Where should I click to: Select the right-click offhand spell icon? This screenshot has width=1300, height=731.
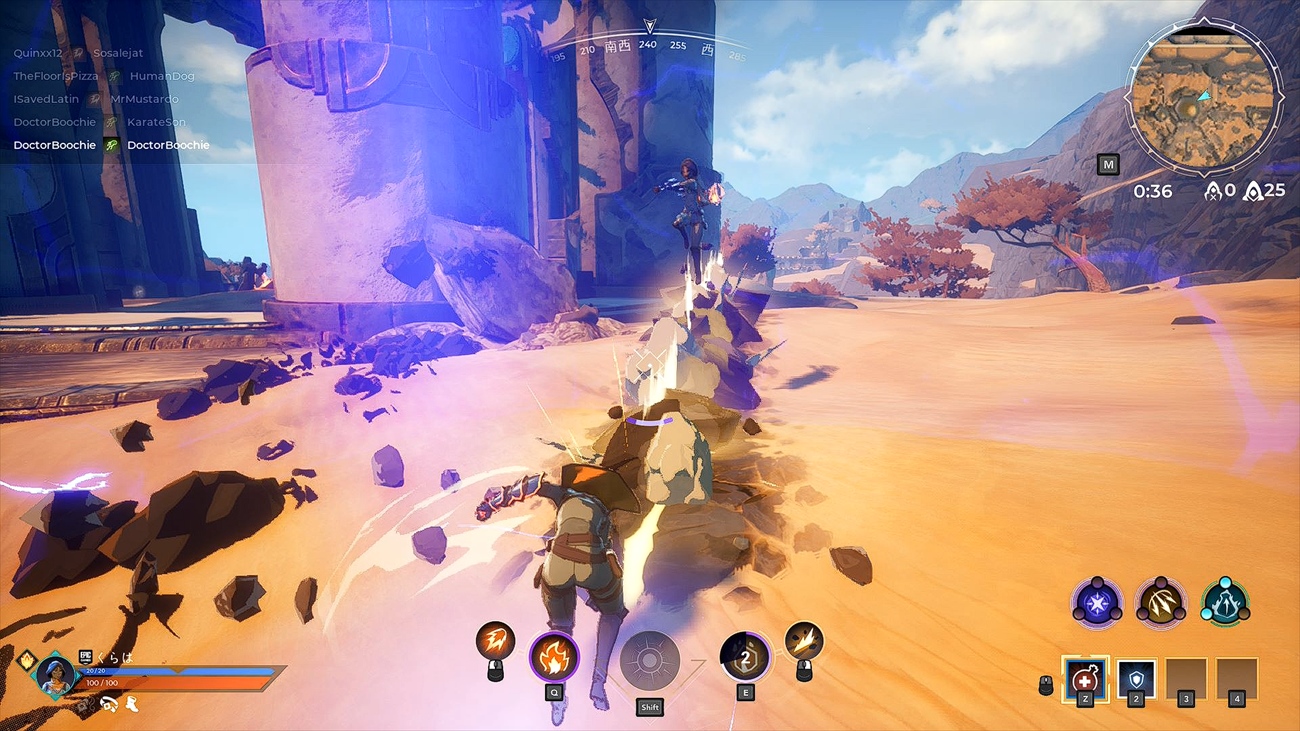coord(805,639)
